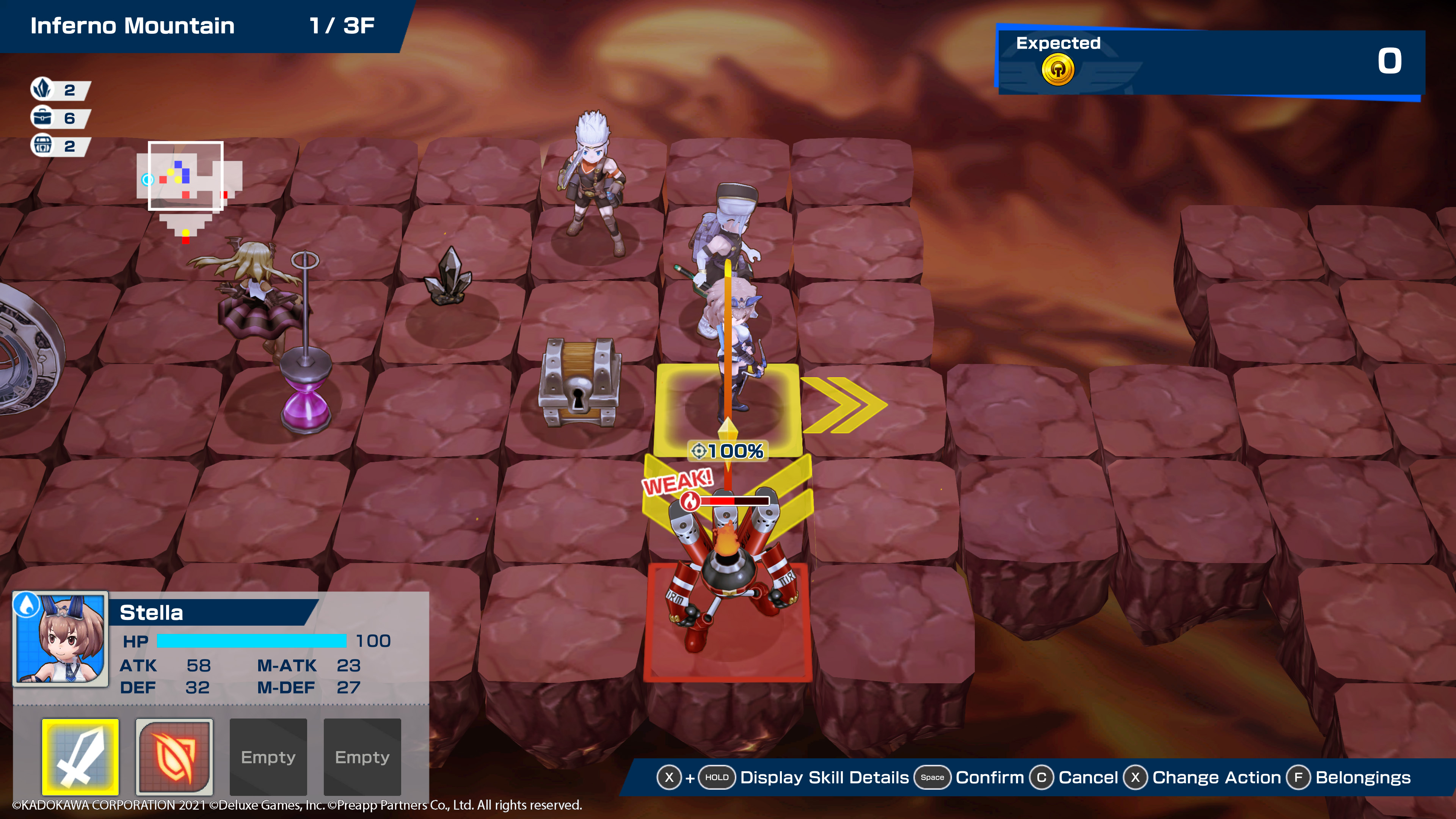Click the Cancel prompt label

1087,778
